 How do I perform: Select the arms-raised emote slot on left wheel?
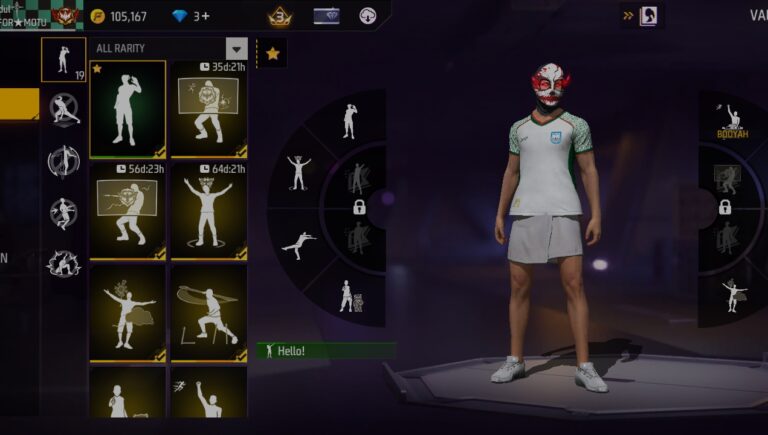tap(298, 172)
